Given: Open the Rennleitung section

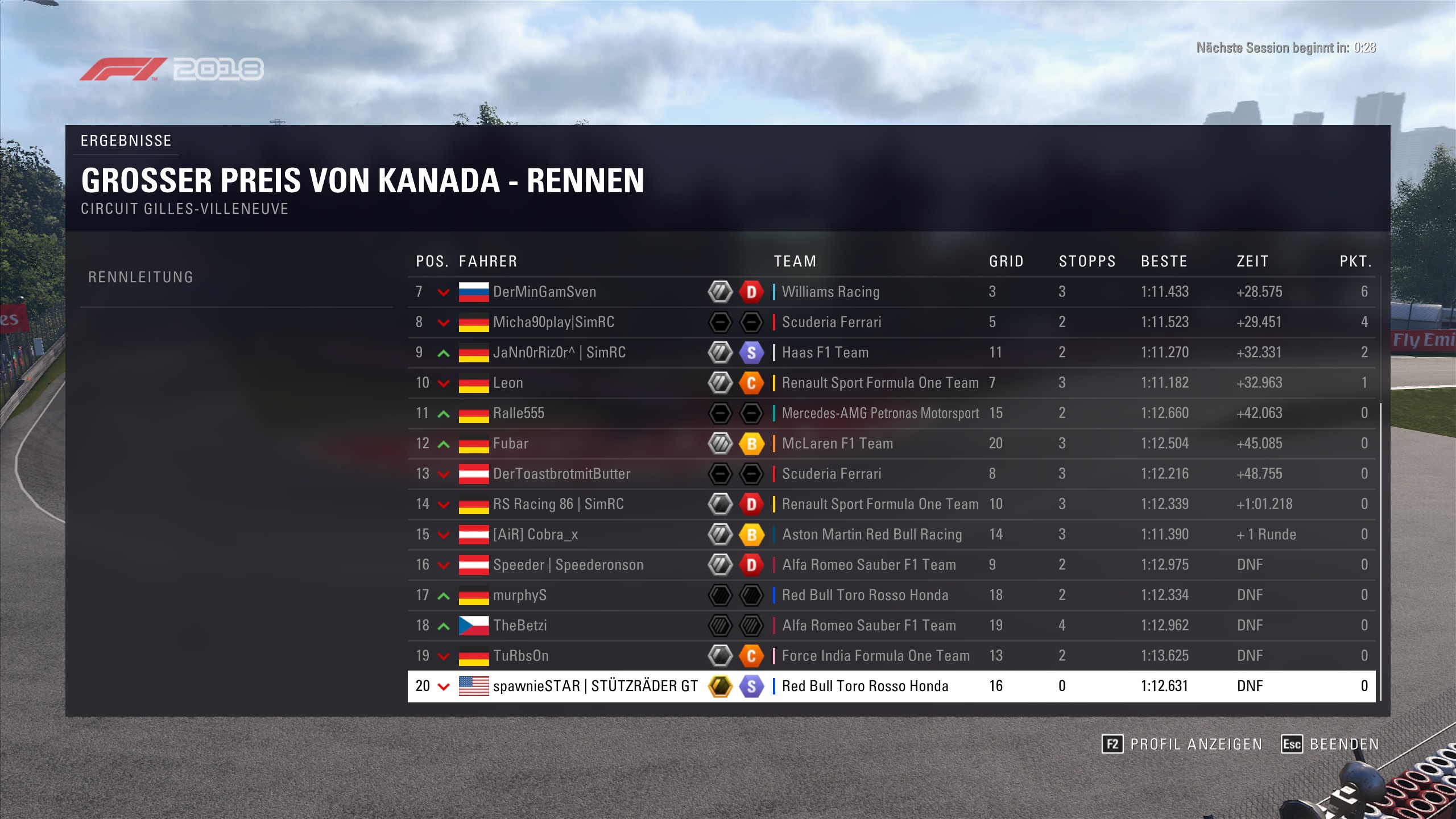Looking at the screenshot, I should [141, 277].
